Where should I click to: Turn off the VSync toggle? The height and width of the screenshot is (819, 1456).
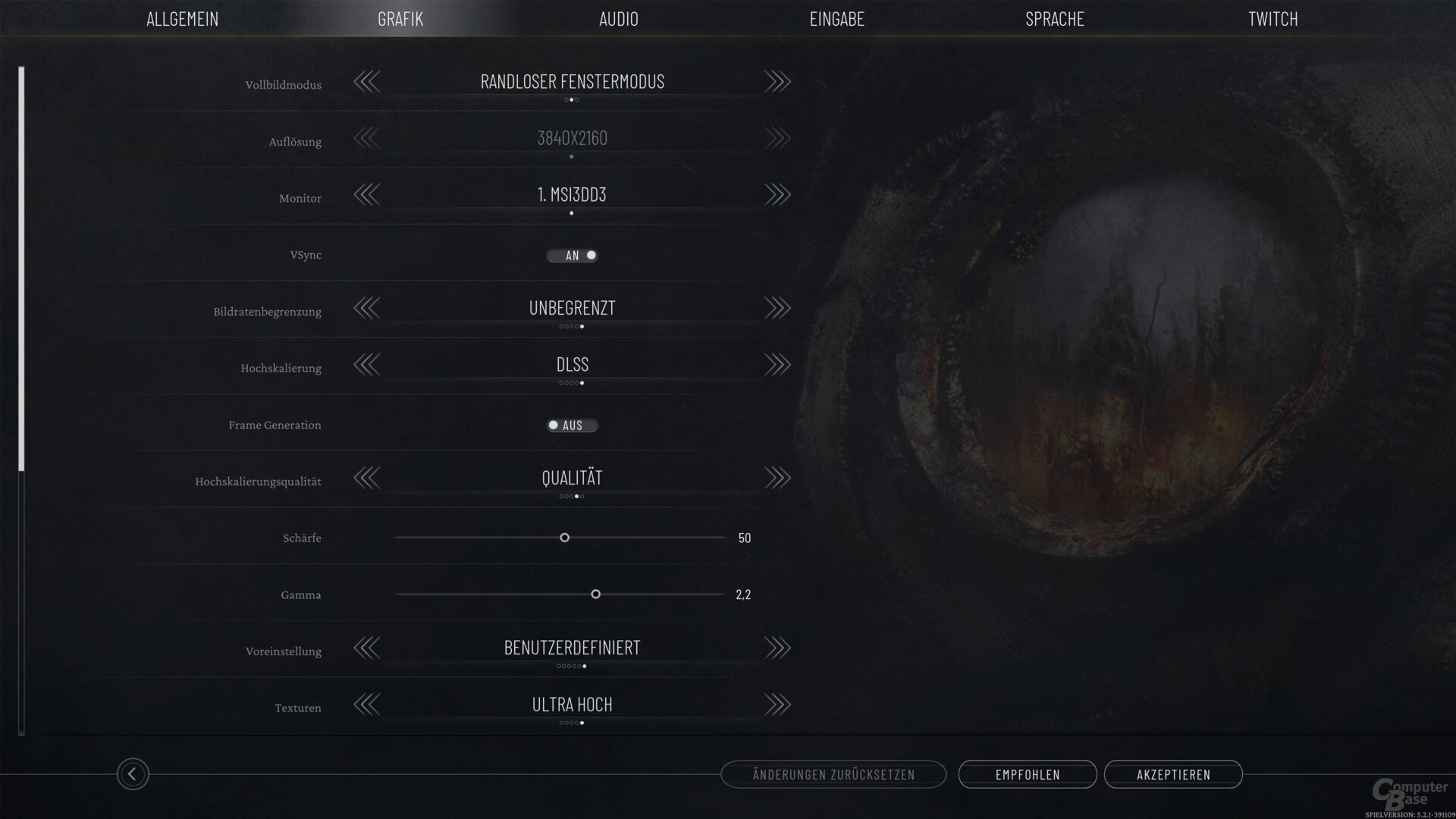[573, 255]
